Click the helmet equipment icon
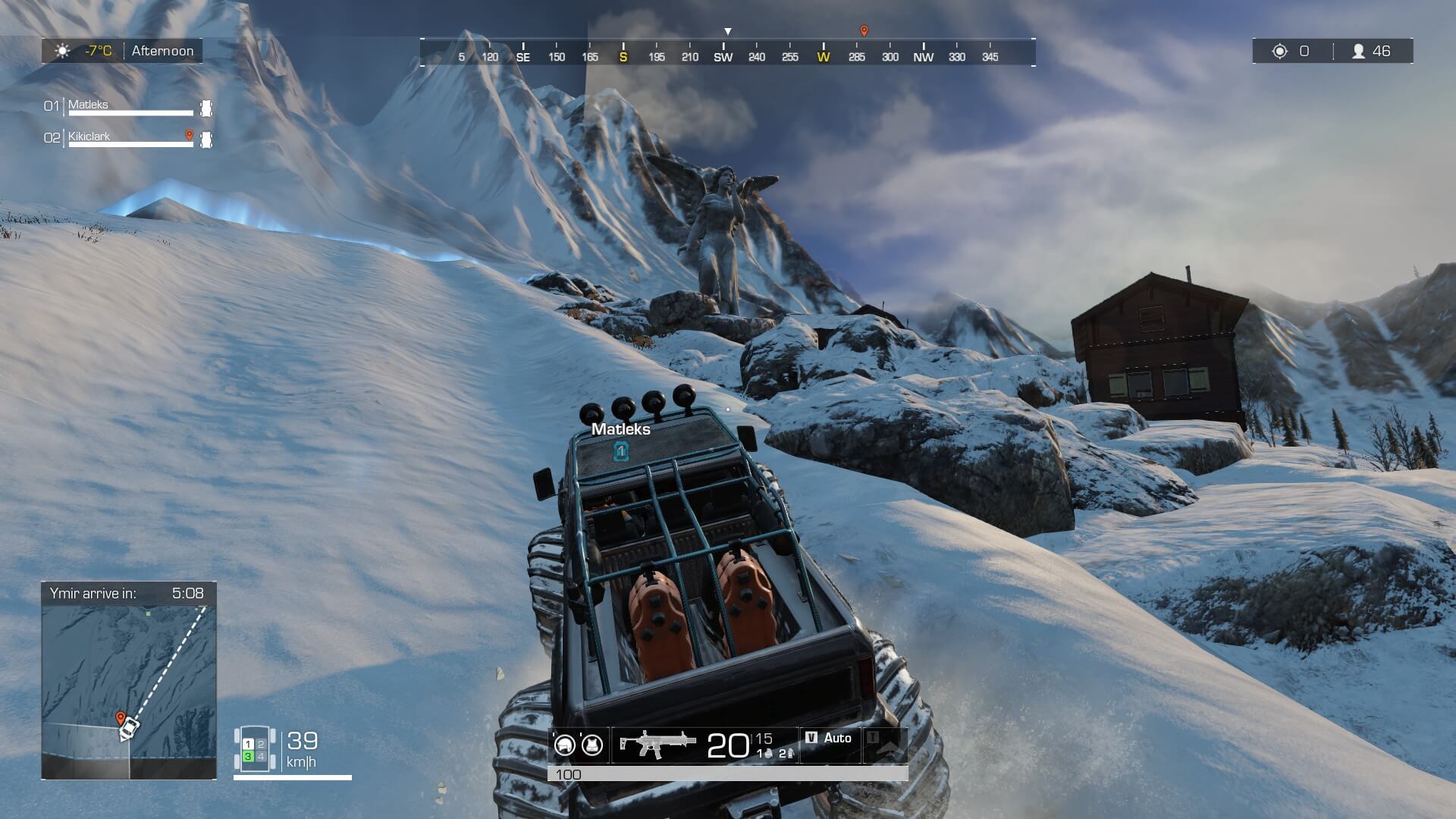 (564, 745)
